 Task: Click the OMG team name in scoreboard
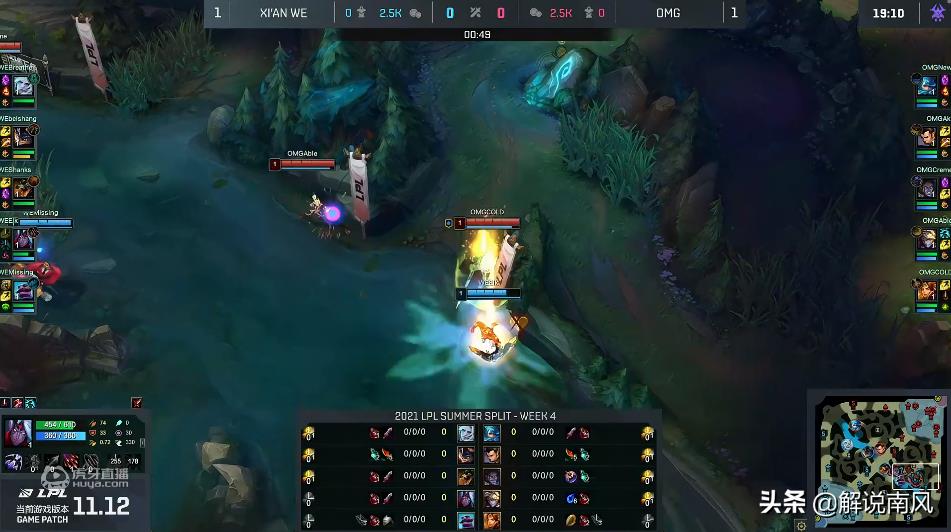(x=668, y=13)
